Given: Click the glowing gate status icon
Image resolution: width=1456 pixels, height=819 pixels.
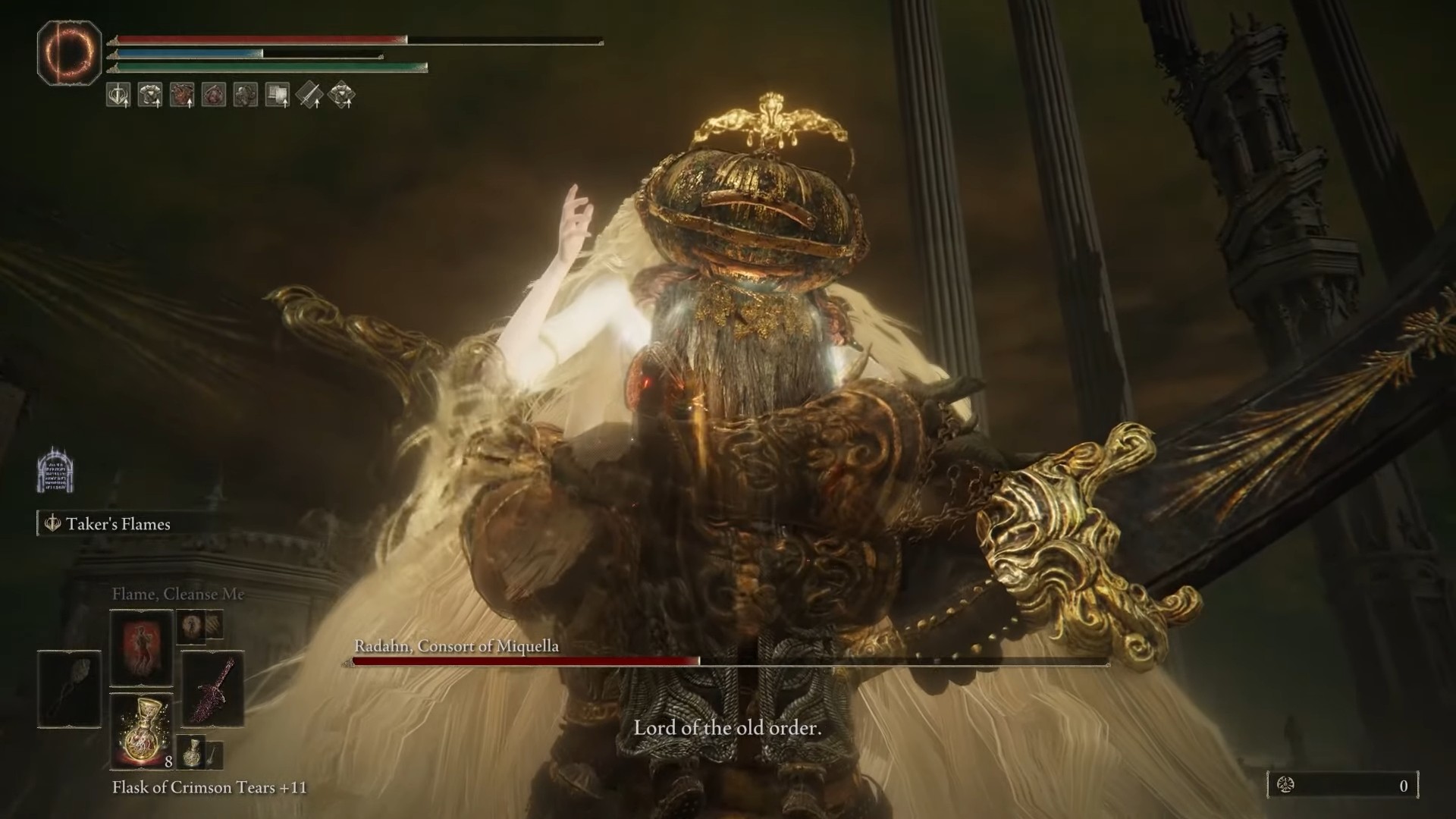Looking at the screenshot, I should point(55,469).
